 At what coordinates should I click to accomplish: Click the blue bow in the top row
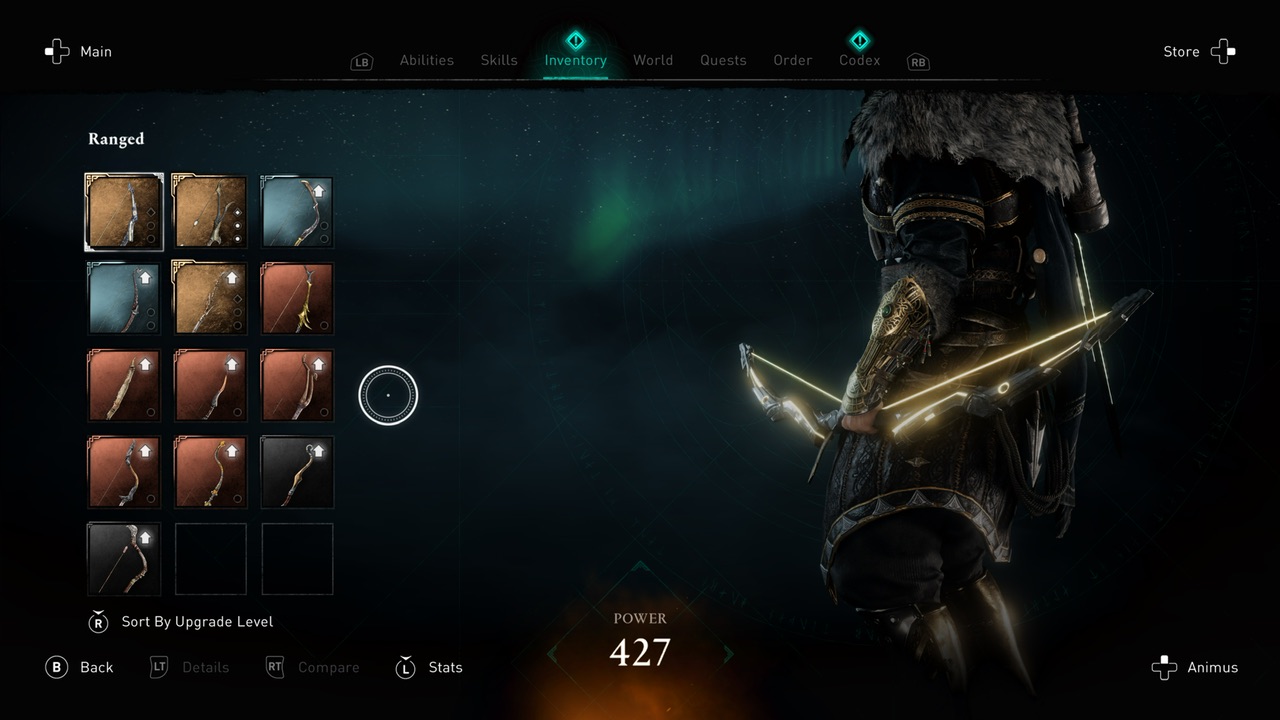297,212
